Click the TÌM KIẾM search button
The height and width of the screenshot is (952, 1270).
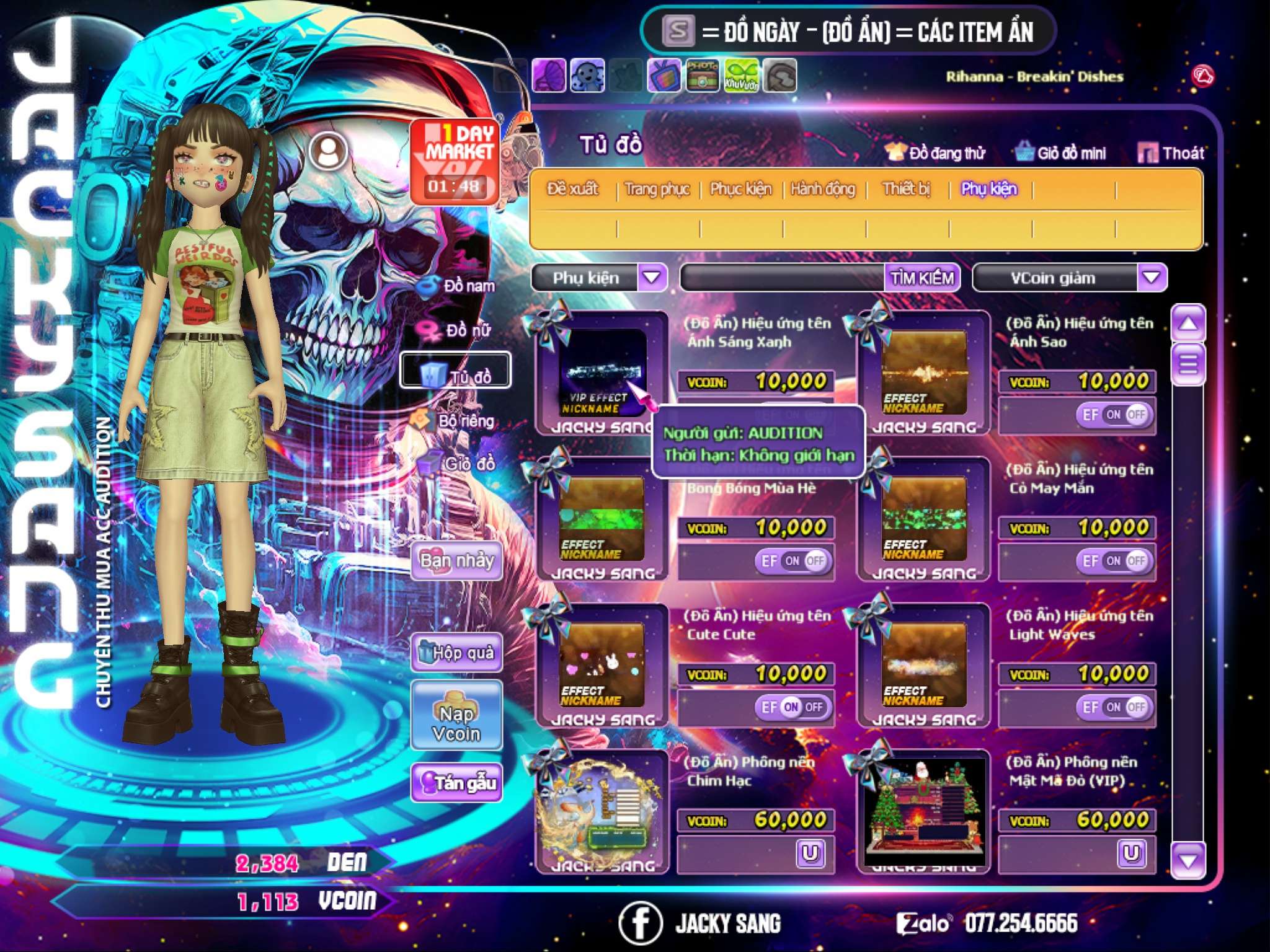click(922, 278)
